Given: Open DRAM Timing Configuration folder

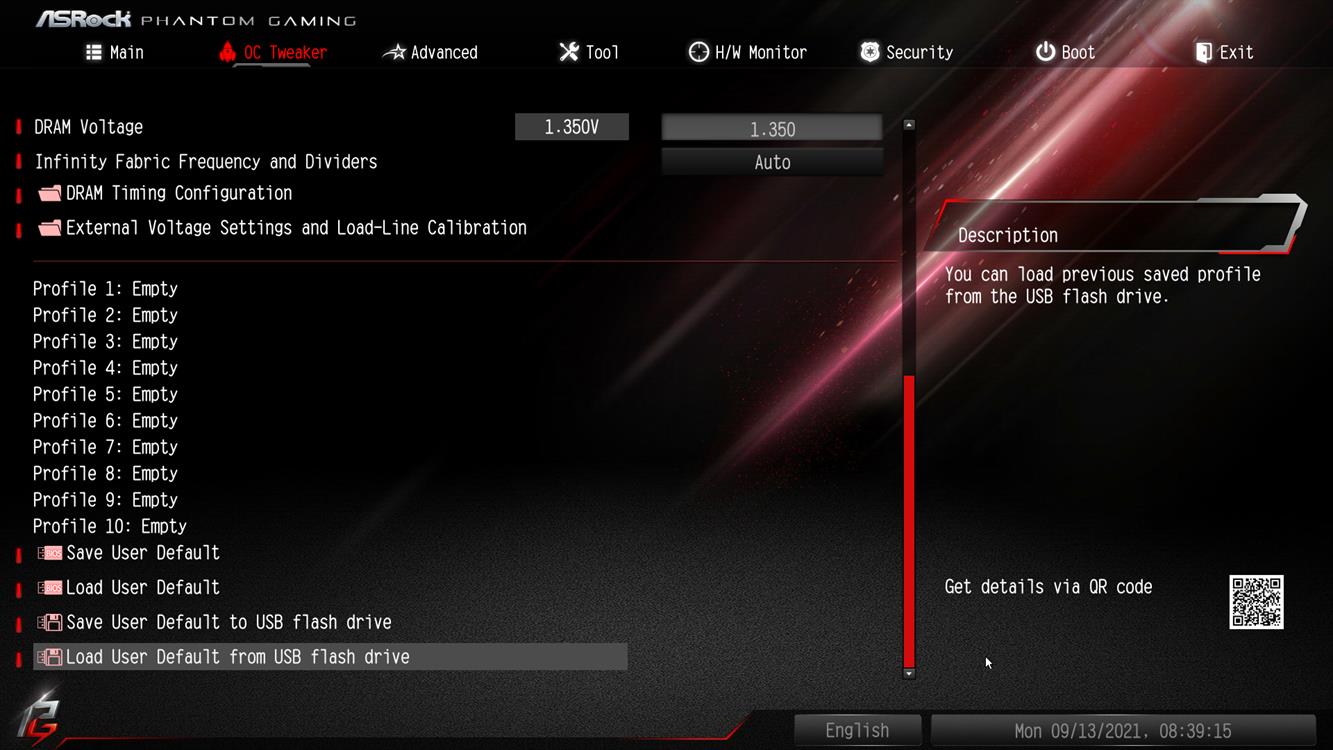Looking at the screenshot, I should coord(178,193).
